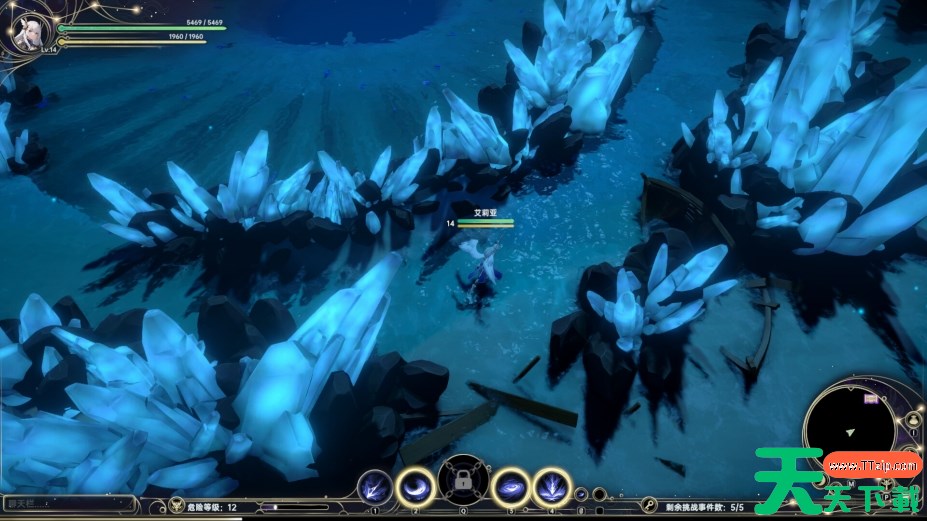The height and width of the screenshot is (521, 927).
Task: Click the magnifier icon beside remaining challenge events
Action: tap(649, 506)
